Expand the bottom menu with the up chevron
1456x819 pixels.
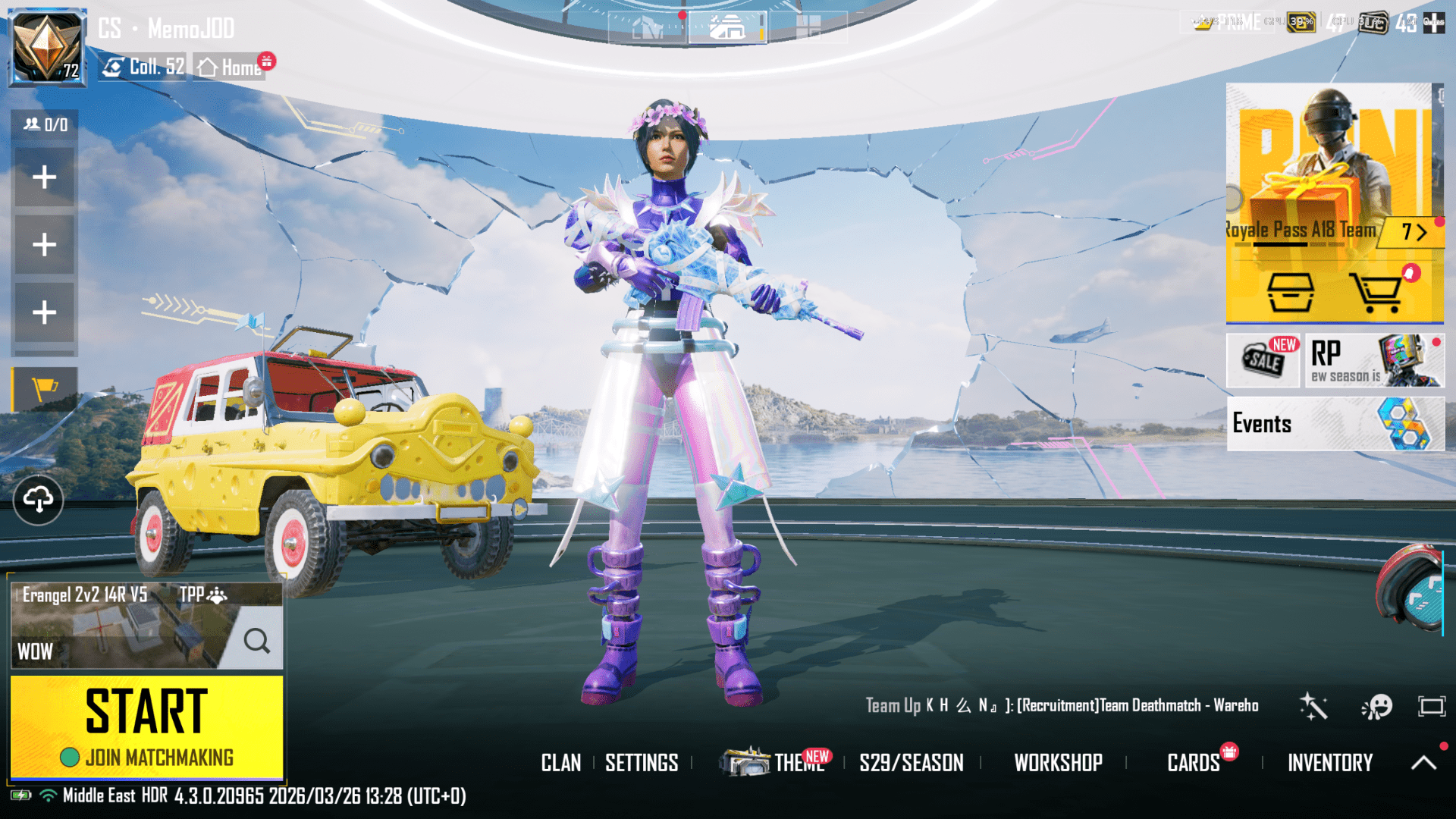pyautogui.click(x=1423, y=763)
